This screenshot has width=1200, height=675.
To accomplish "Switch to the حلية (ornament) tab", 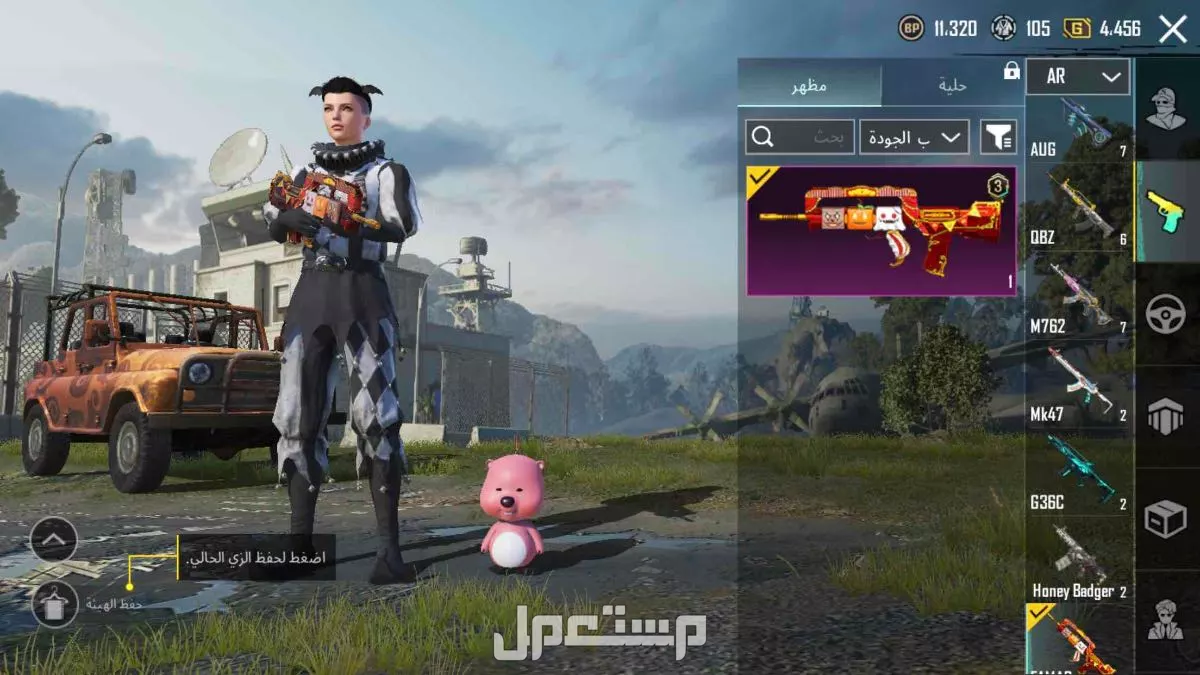I will coord(952,86).
